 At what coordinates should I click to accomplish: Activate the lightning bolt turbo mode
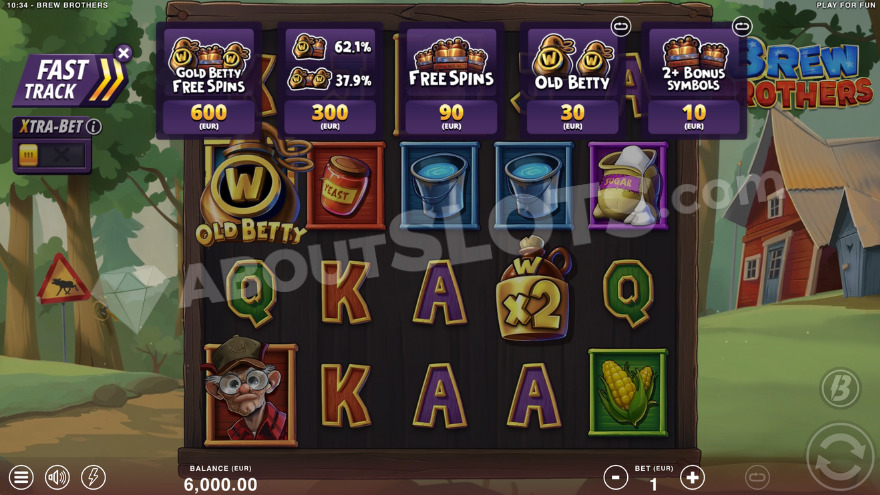[x=93, y=477]
